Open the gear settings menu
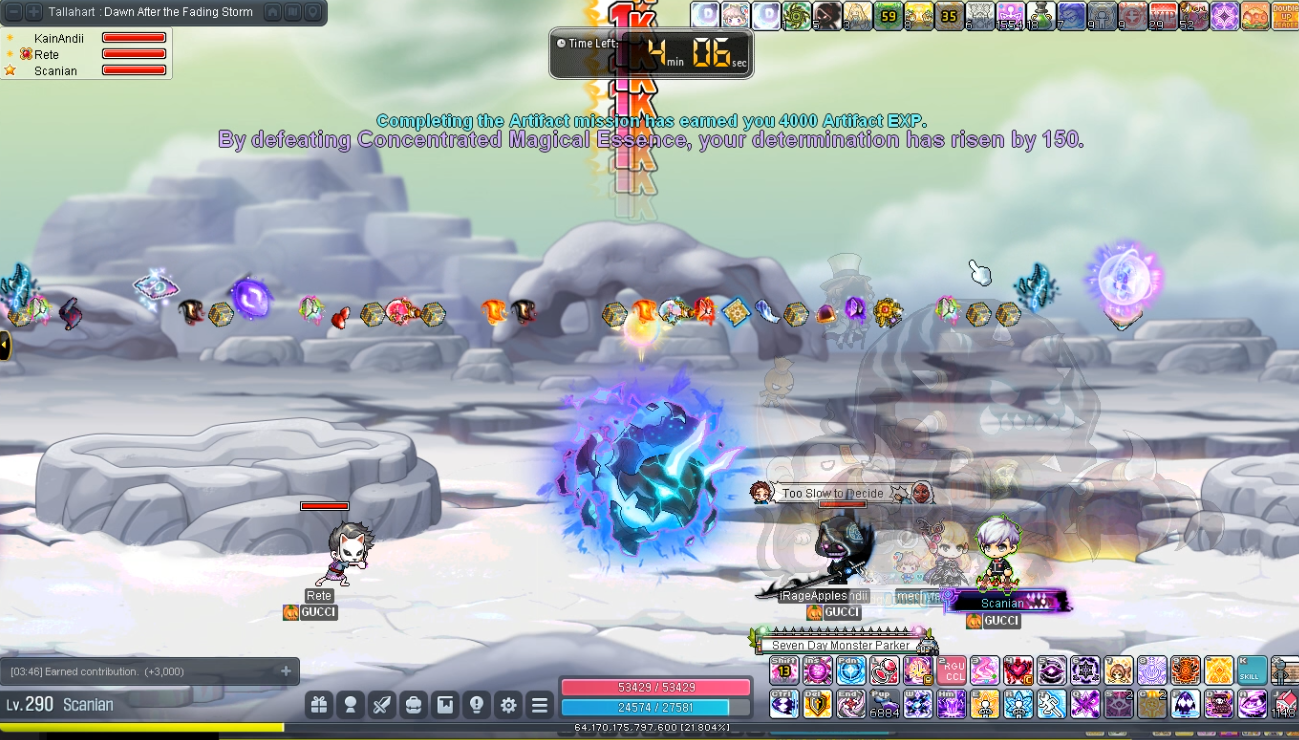 (508, 705)
